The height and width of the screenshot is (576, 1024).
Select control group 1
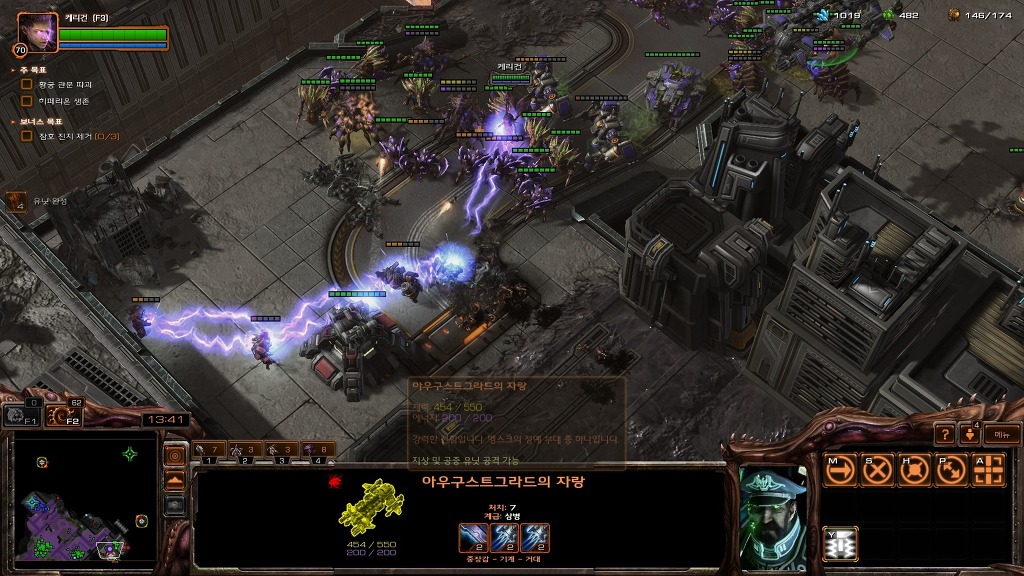point(210,452)
